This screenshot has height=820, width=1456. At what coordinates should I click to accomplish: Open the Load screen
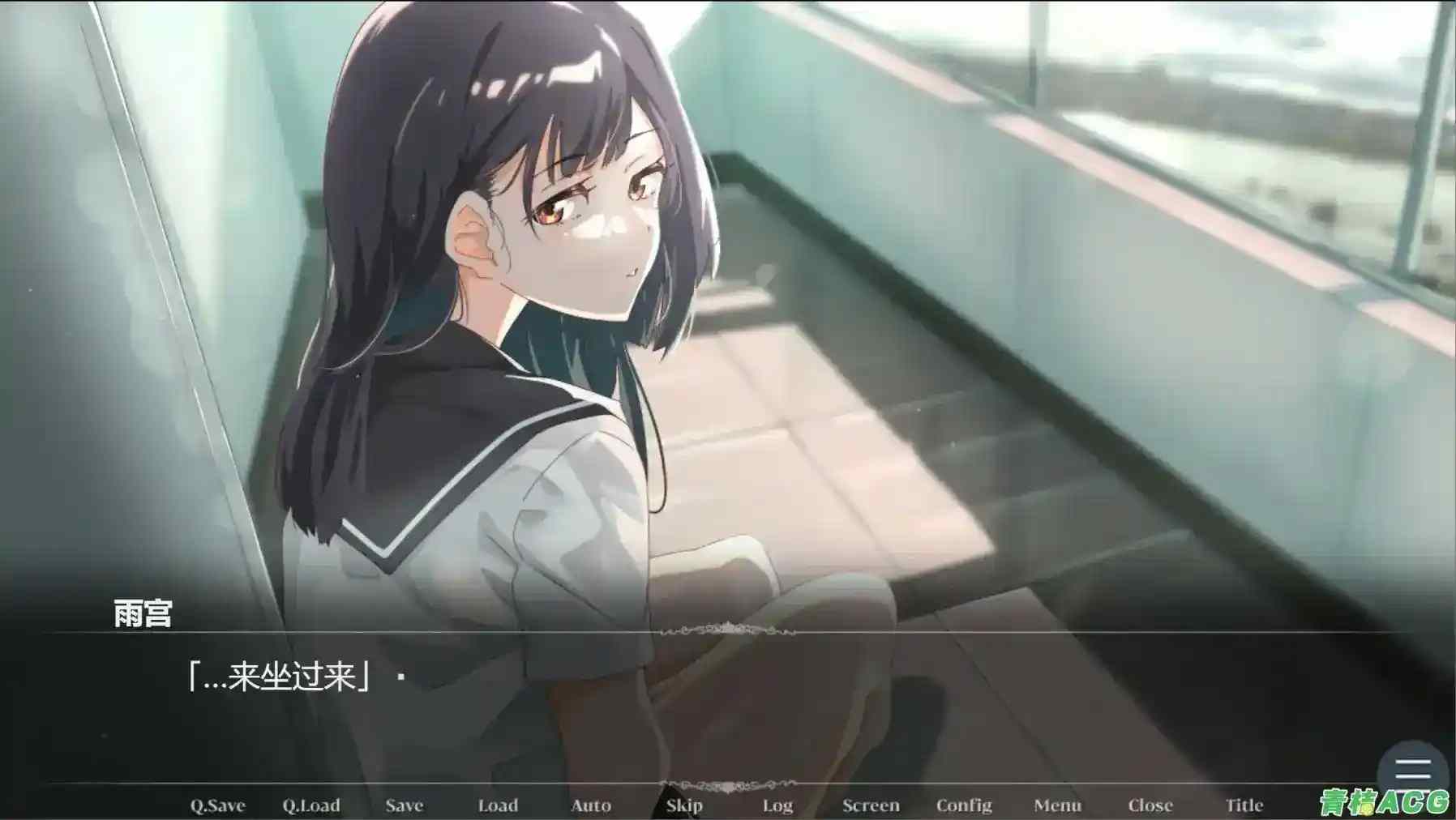tap(499, 805)
